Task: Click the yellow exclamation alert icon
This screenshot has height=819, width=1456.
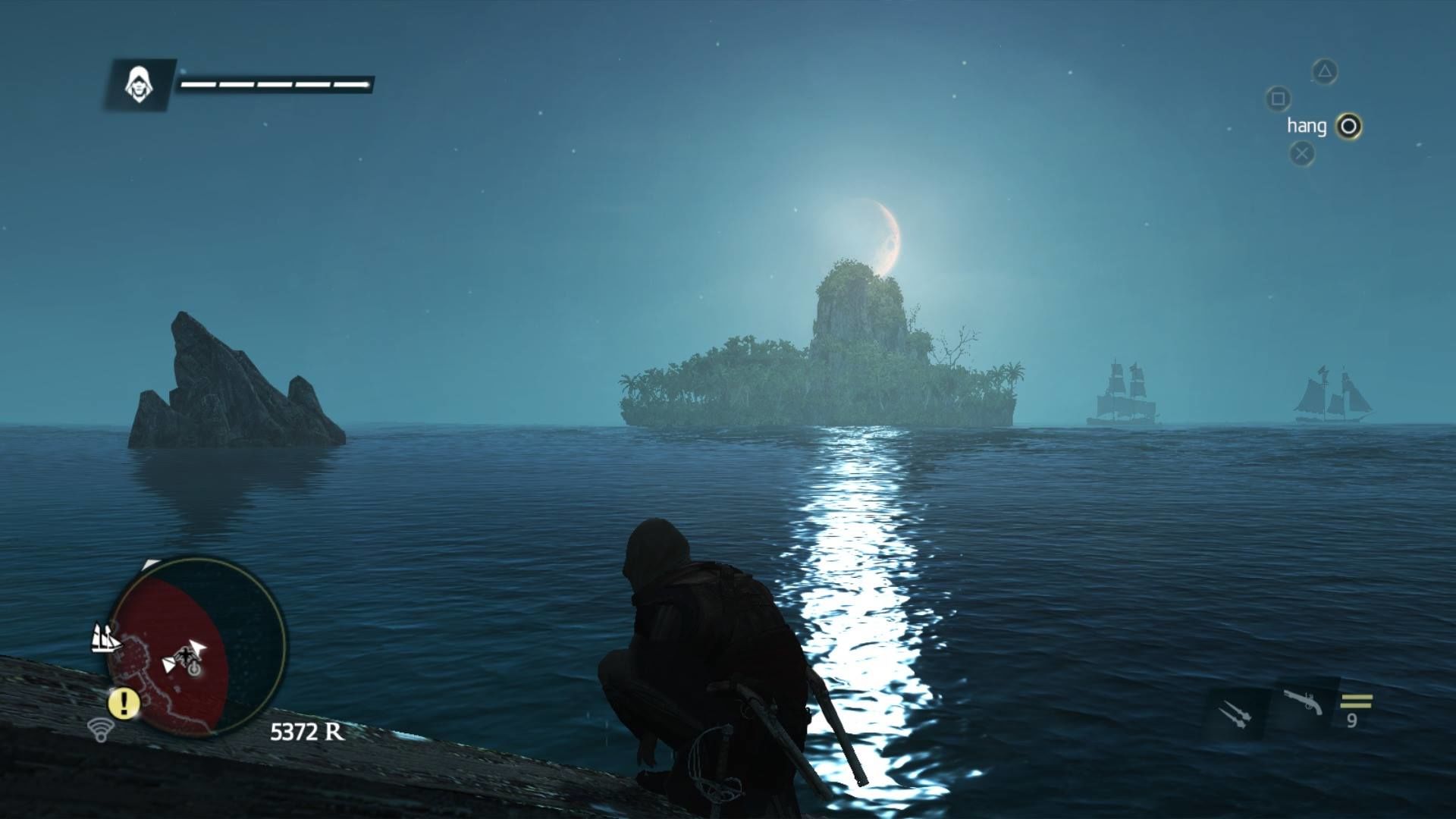Action: [123, 704]
